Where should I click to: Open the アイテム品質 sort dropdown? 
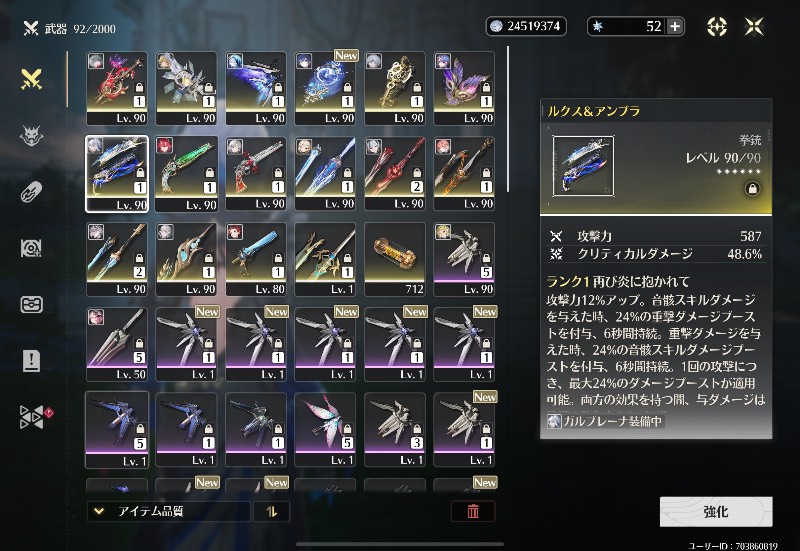(x=168, y=511)
